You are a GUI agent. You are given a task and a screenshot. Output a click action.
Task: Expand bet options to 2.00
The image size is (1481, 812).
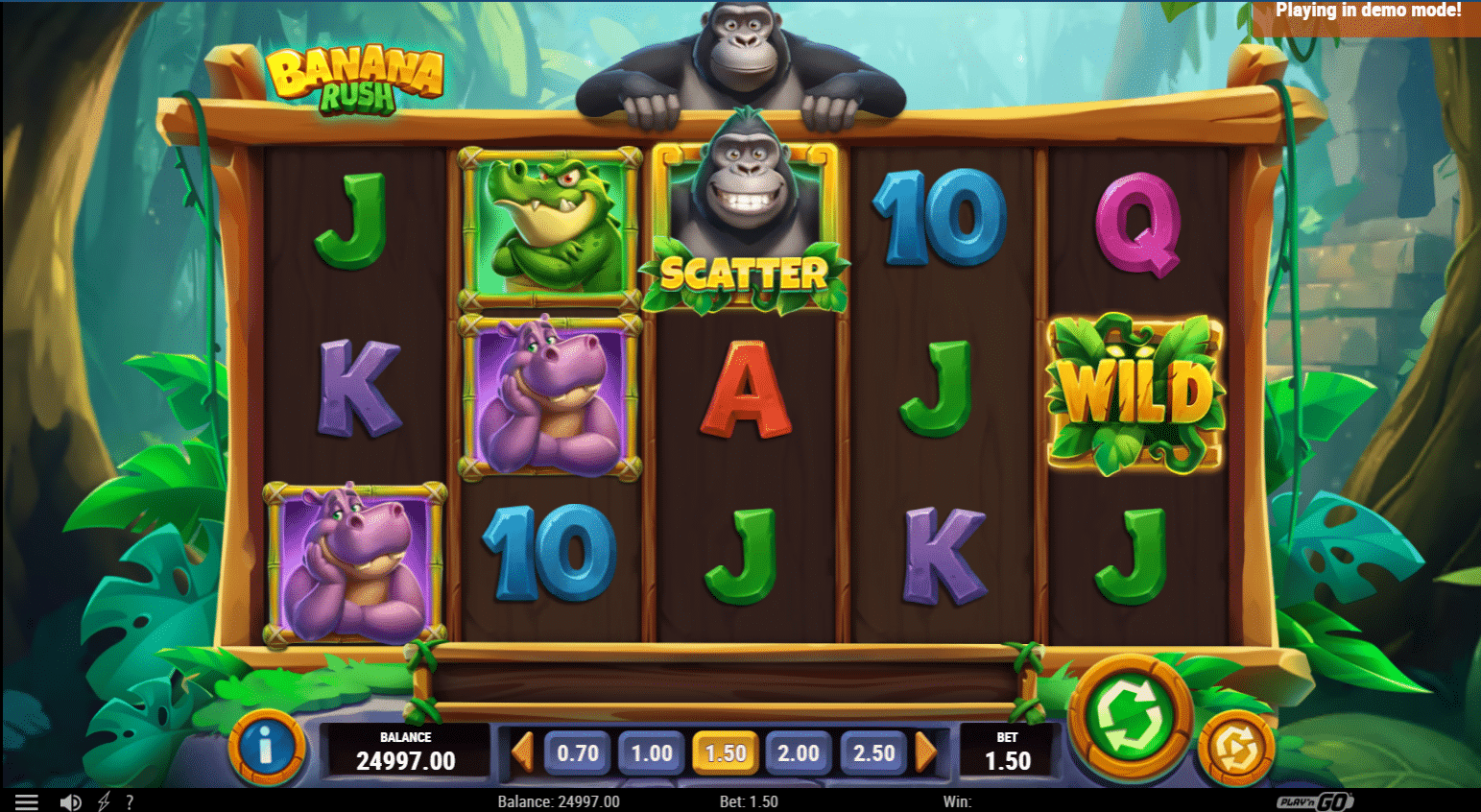pyautogui.click(x=800, y=752)
